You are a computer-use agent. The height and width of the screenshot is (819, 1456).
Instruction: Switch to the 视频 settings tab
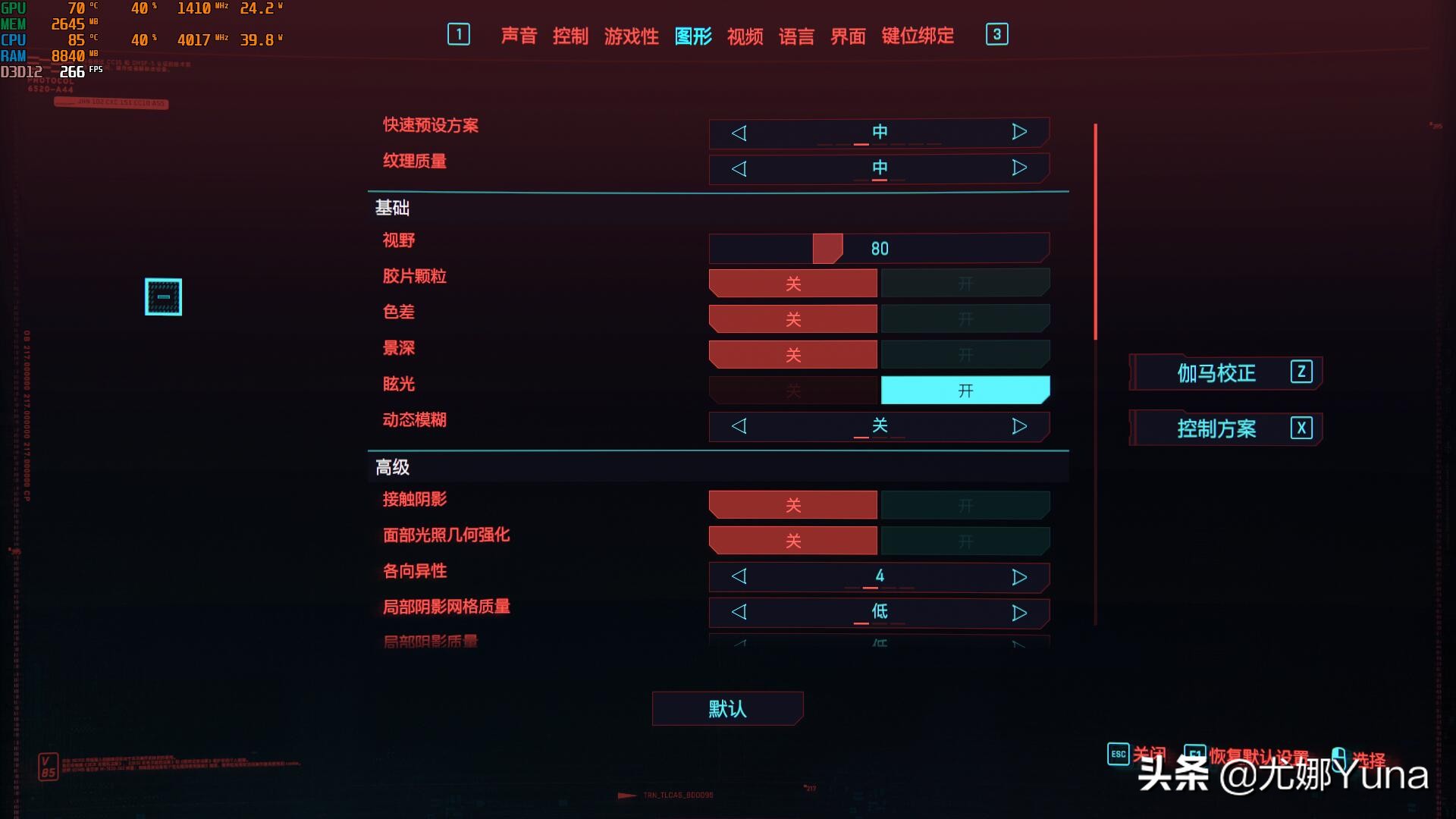tap(744, 36)
